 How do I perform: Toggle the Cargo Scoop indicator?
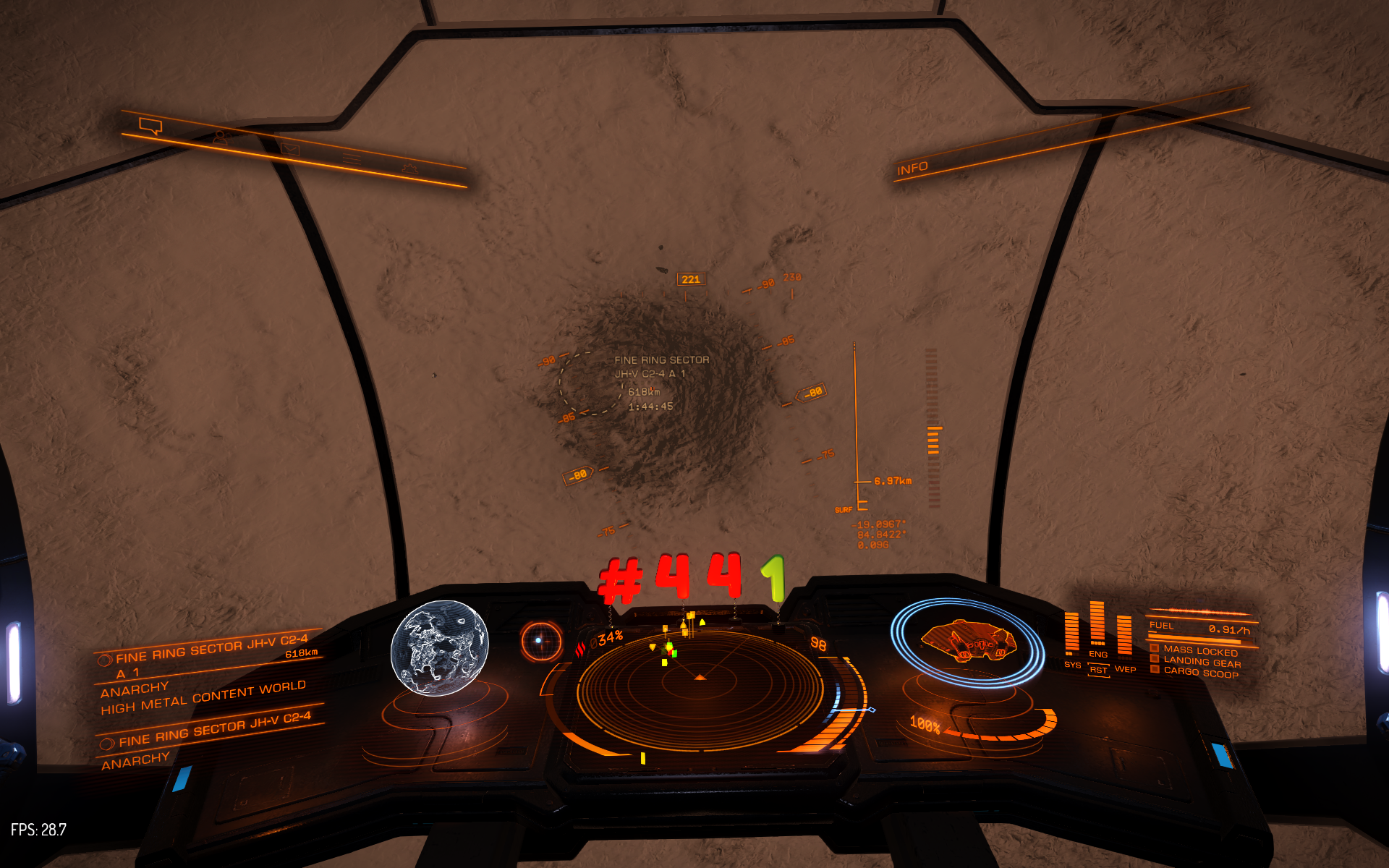point(1200,673)
